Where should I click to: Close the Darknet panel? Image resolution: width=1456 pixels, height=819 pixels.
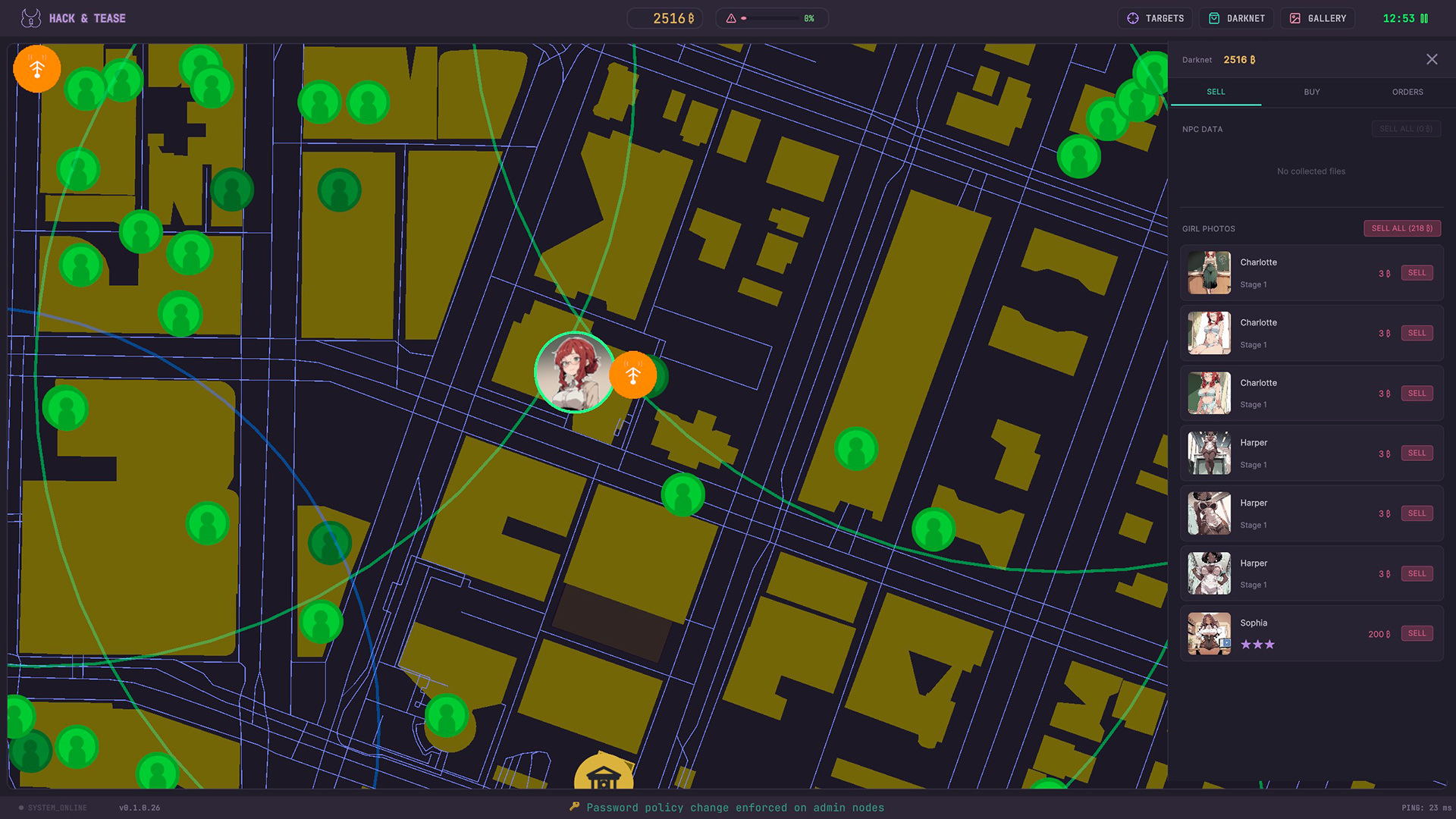click(x=1431, y=59)
